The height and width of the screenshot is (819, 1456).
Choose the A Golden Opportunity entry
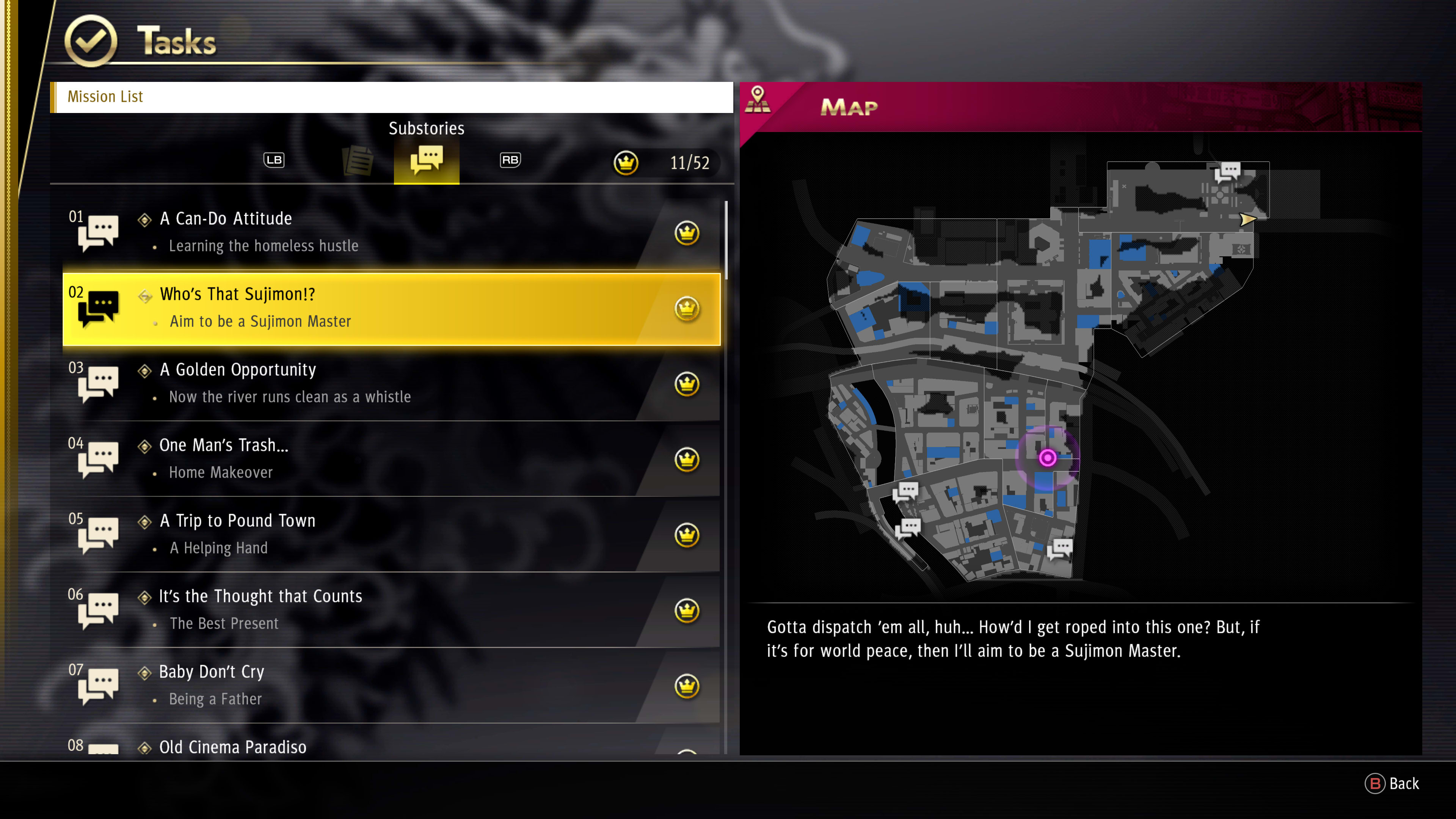390,383
